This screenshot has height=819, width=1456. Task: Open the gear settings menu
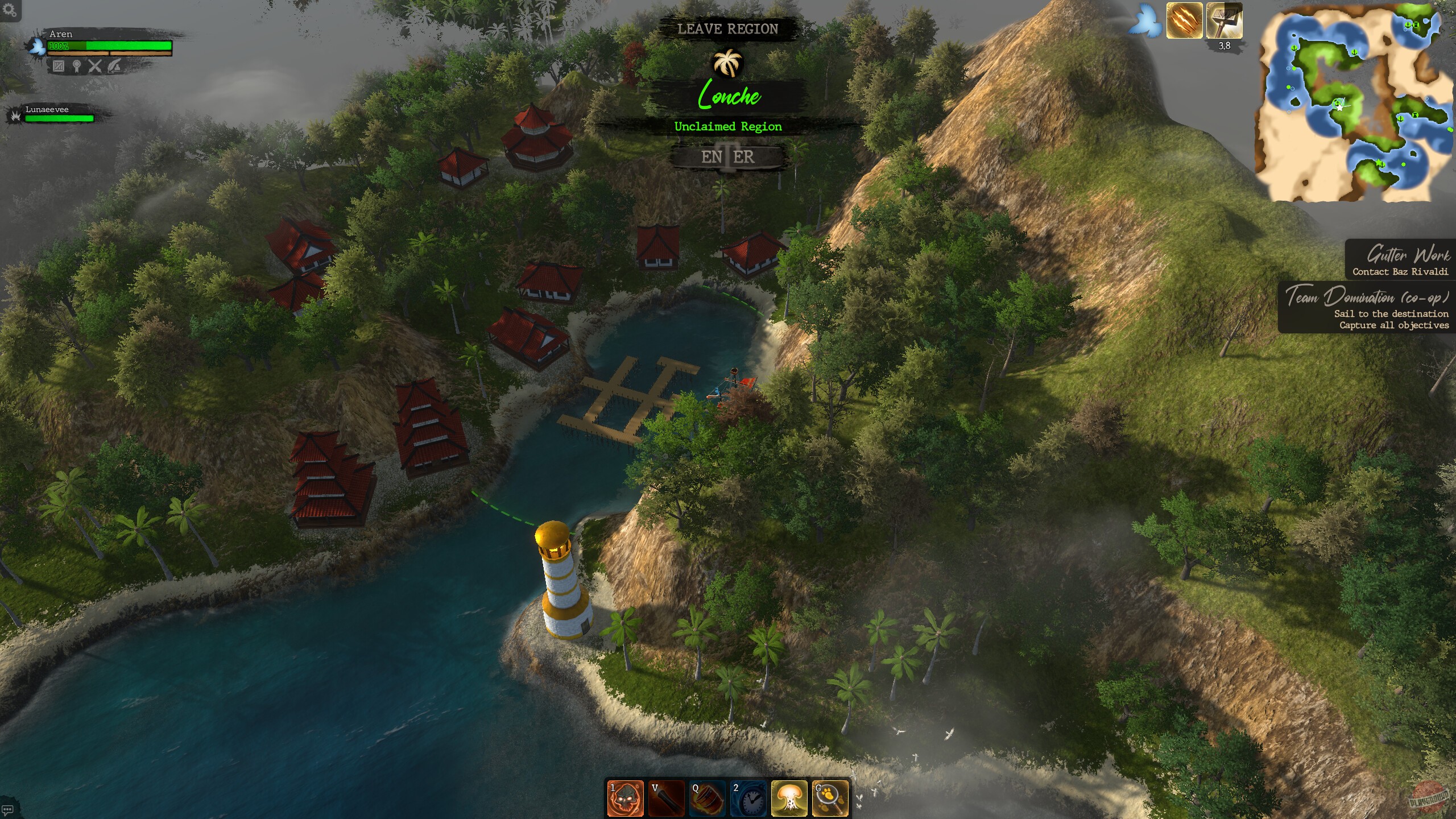tap(9, 10)
